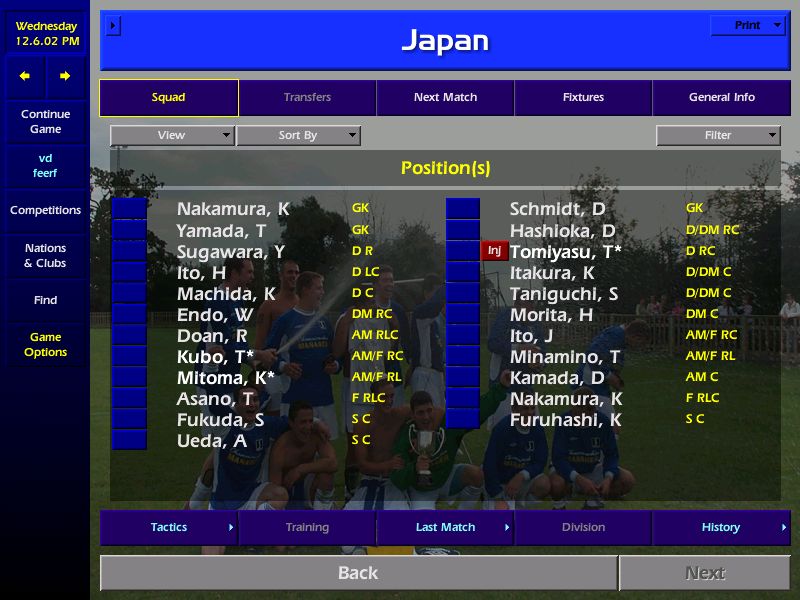
Task: Open the Find screen
Action: pos(45,300)
